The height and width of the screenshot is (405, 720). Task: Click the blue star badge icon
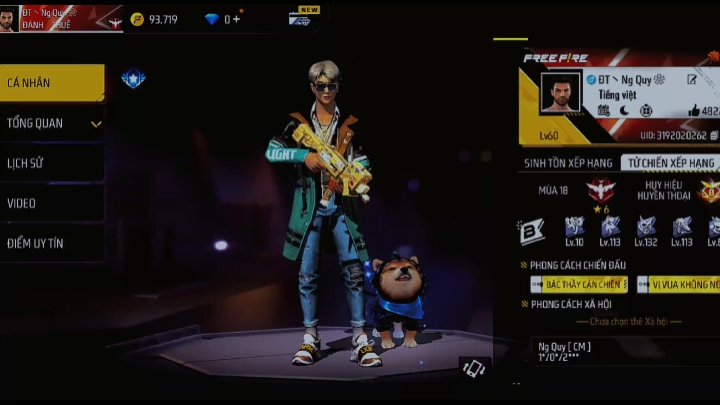point(133,78)
